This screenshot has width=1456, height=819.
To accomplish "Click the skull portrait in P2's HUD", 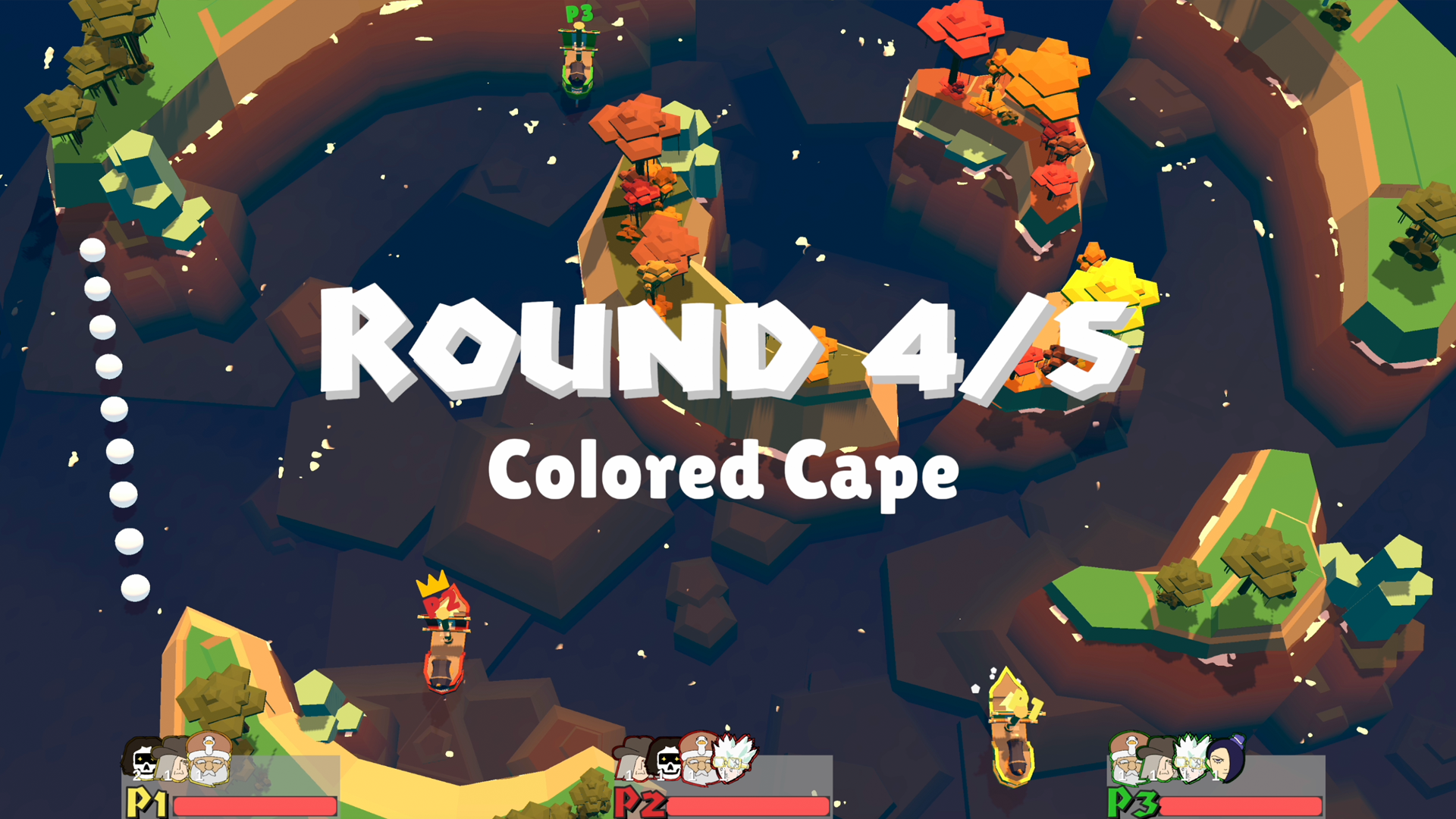I will 669,762.
